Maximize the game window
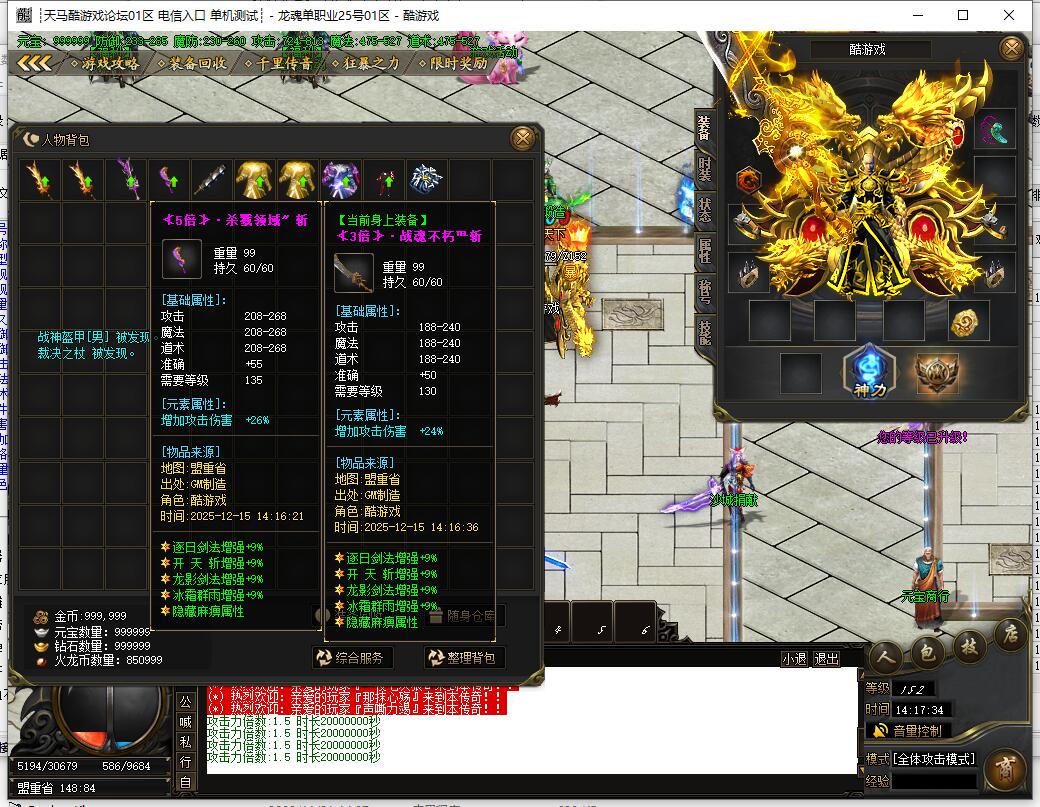This screenshot has height=807, width=1040. 963,15
